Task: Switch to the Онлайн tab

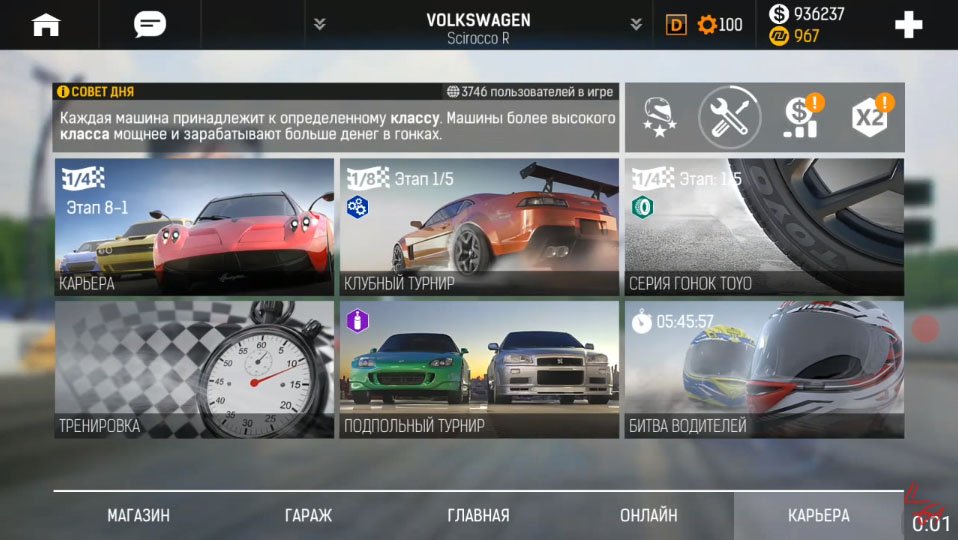Action: (648, 516)
